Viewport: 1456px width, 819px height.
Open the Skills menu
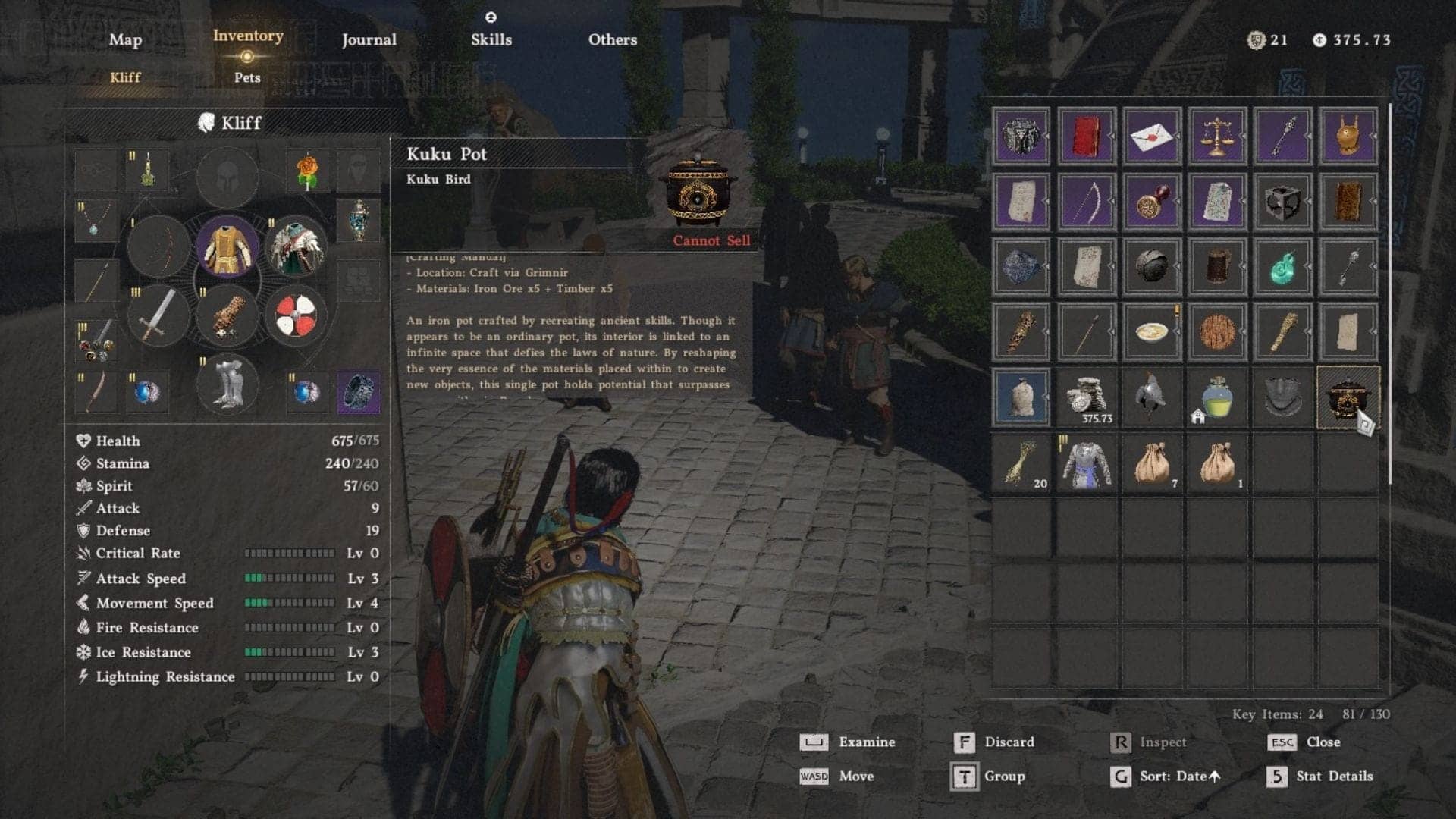click(491, 39)
